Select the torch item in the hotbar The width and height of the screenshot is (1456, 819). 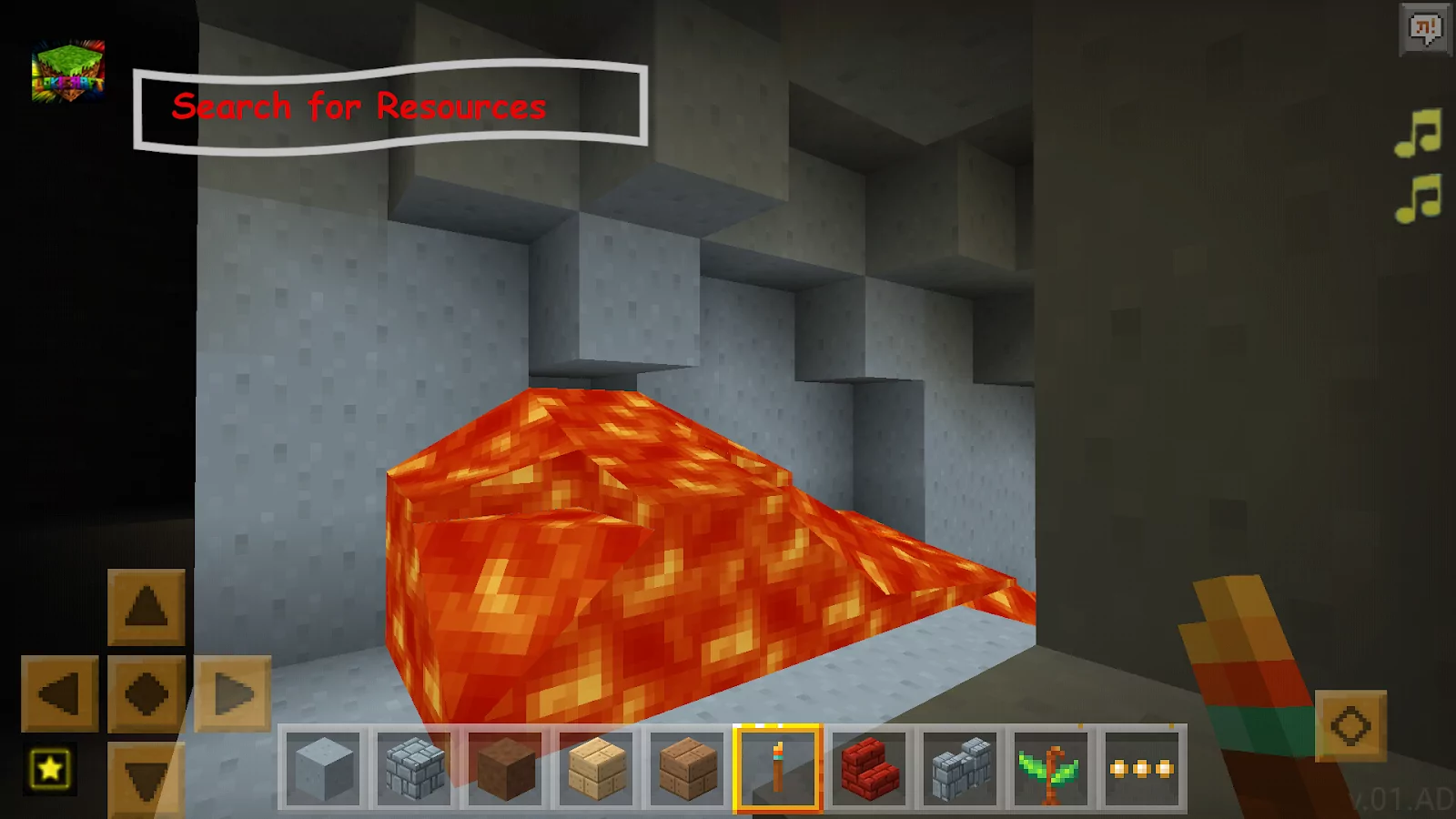[776, 769]
